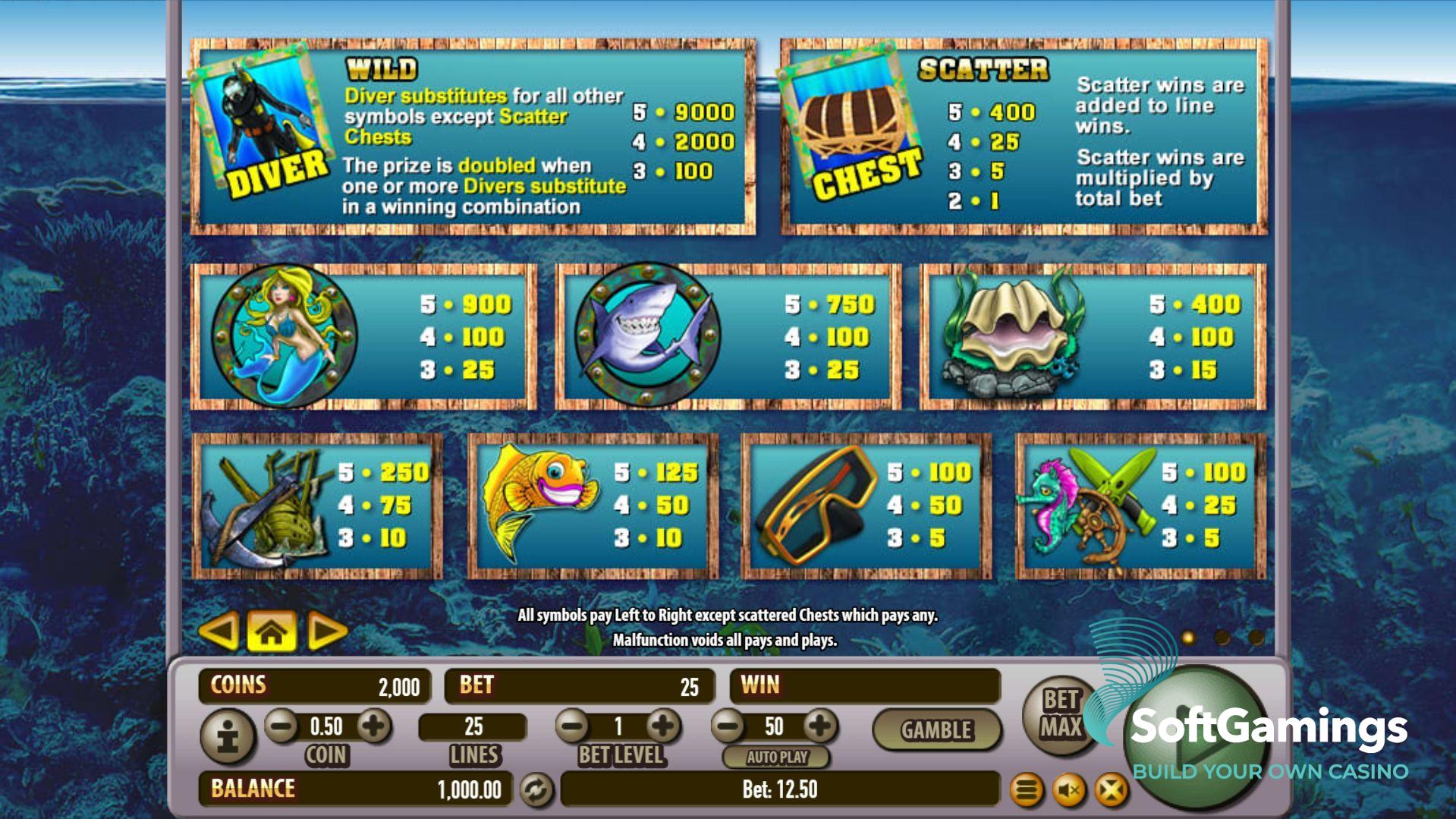Open the info button

(x=228, y=736)
